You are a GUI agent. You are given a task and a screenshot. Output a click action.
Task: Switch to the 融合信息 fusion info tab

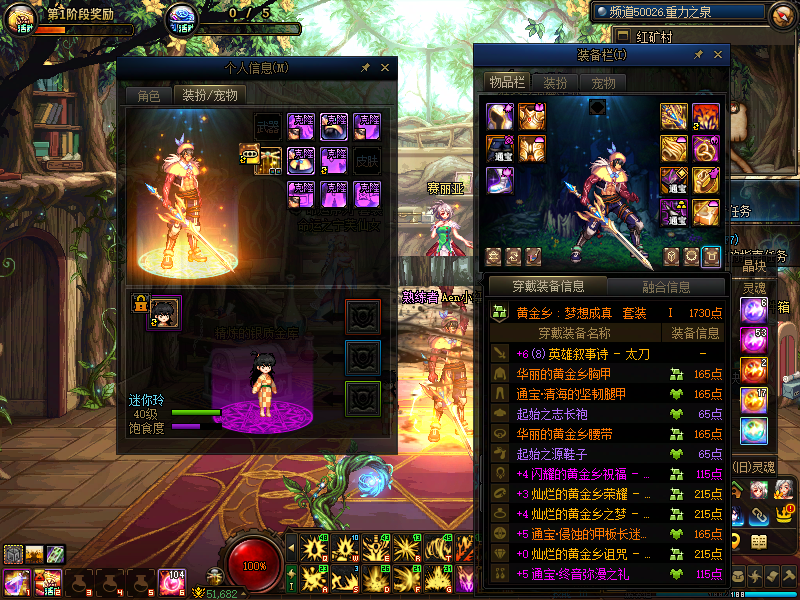click(x=665, y=287)
